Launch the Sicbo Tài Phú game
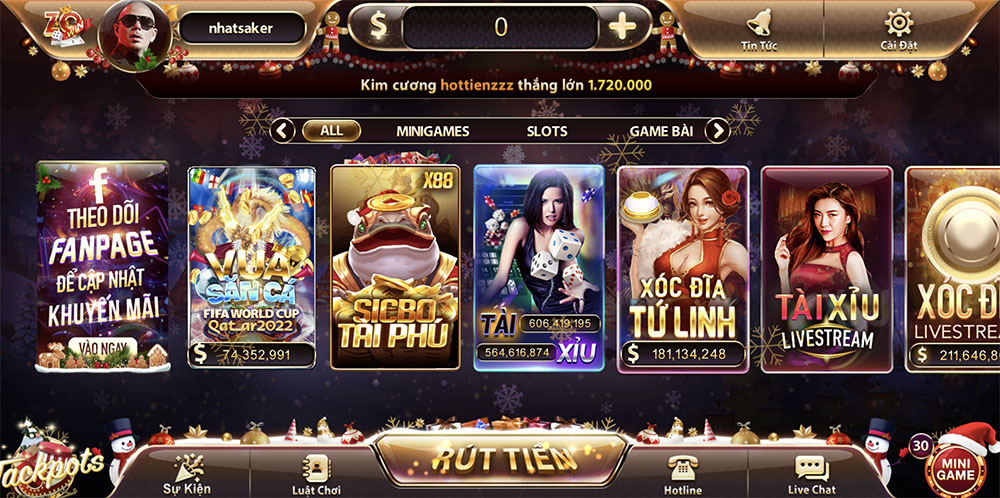The width and height of the screenshot is (1000, 498). coord(395,267)
